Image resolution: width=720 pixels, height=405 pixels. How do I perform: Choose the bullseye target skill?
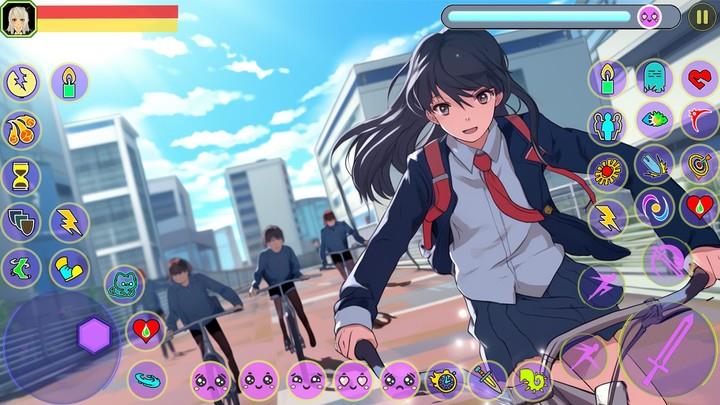(x=699, y=163)
